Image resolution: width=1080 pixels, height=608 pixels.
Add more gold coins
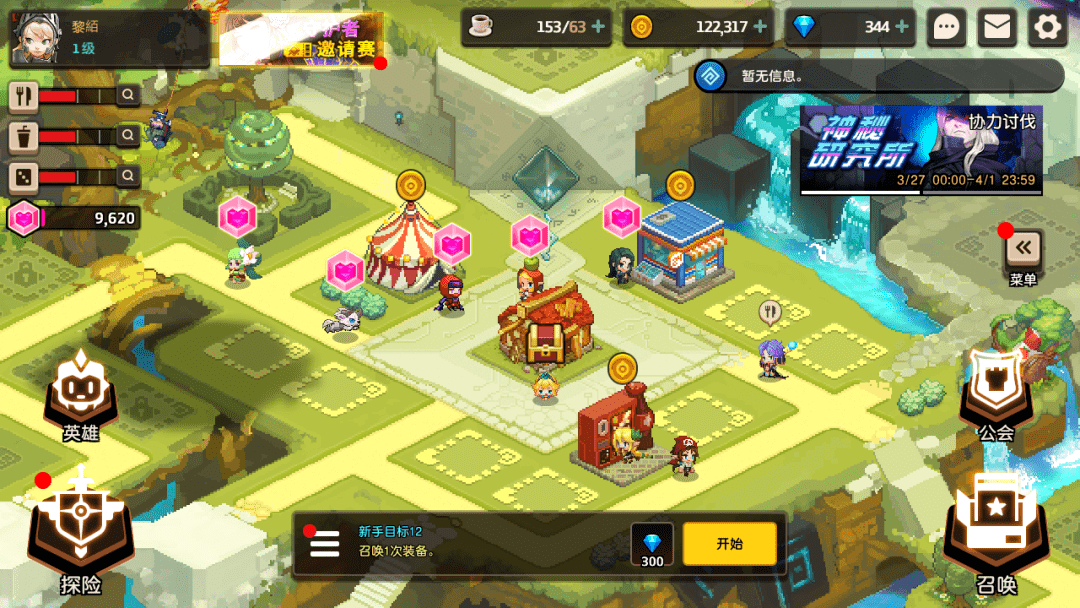[x=760, y=27]
